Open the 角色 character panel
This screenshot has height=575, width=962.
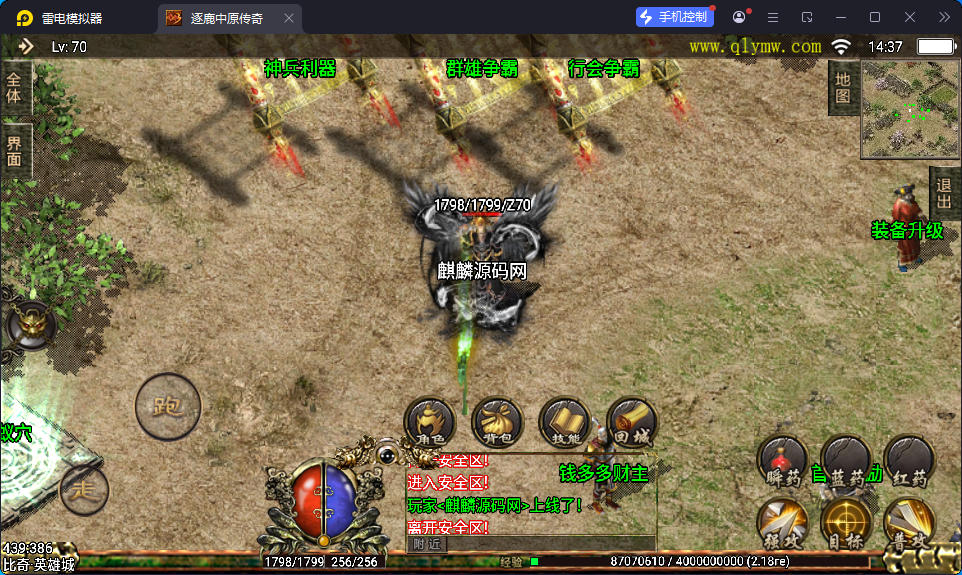pyautogui.click(x=430, y=421)
